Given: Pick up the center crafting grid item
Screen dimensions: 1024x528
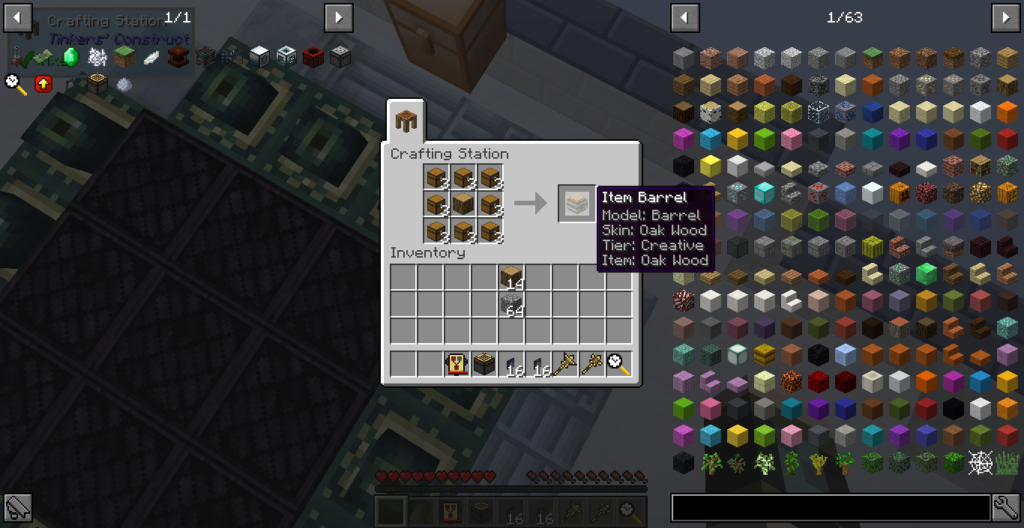Looking at the screenshot, I should coord(463,204).
